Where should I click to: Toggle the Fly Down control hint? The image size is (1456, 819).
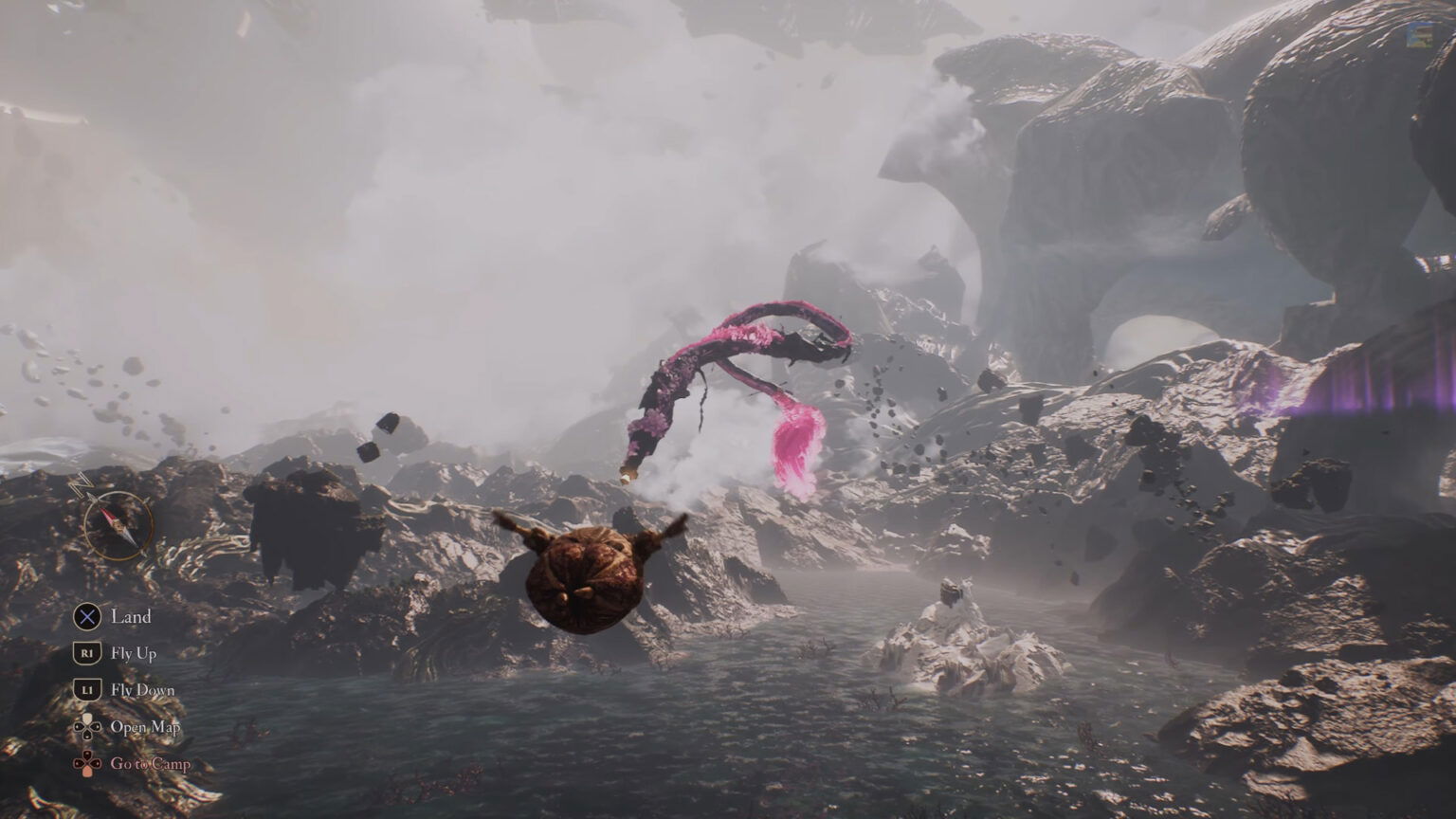pyautogui.click(x=144, y=690)
